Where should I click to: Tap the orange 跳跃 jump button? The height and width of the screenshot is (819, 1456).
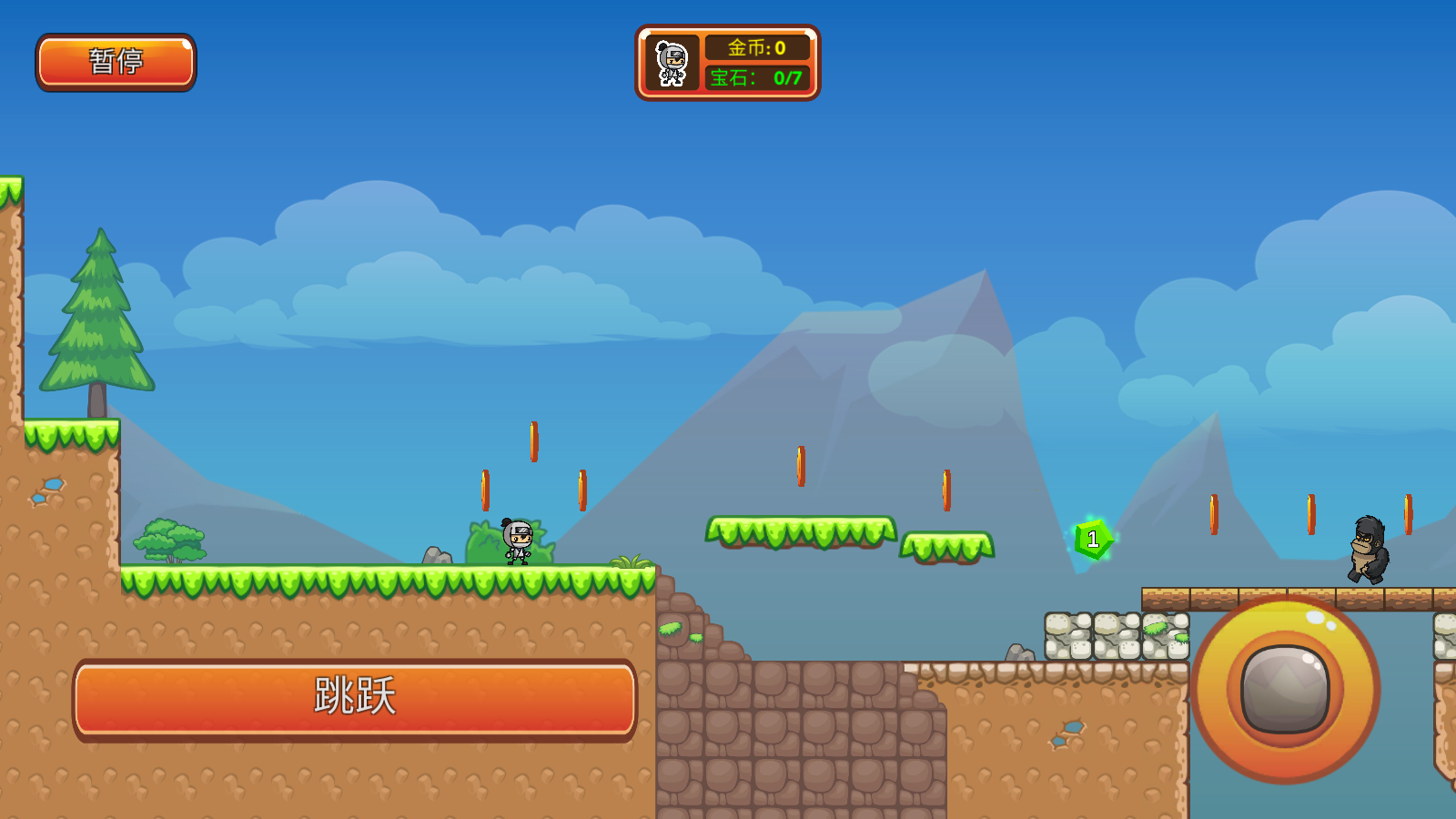pos(355,698)
